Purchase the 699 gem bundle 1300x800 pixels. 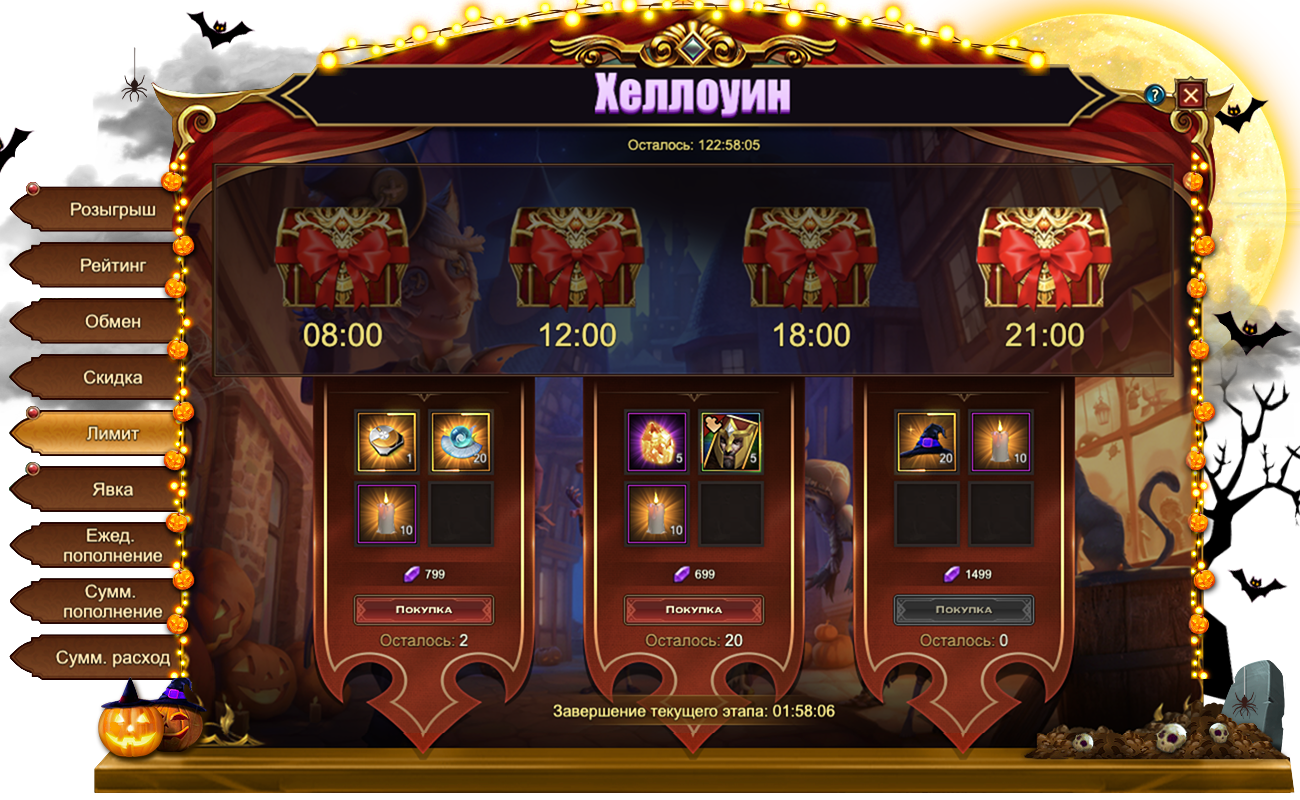(x=694, y=609)
